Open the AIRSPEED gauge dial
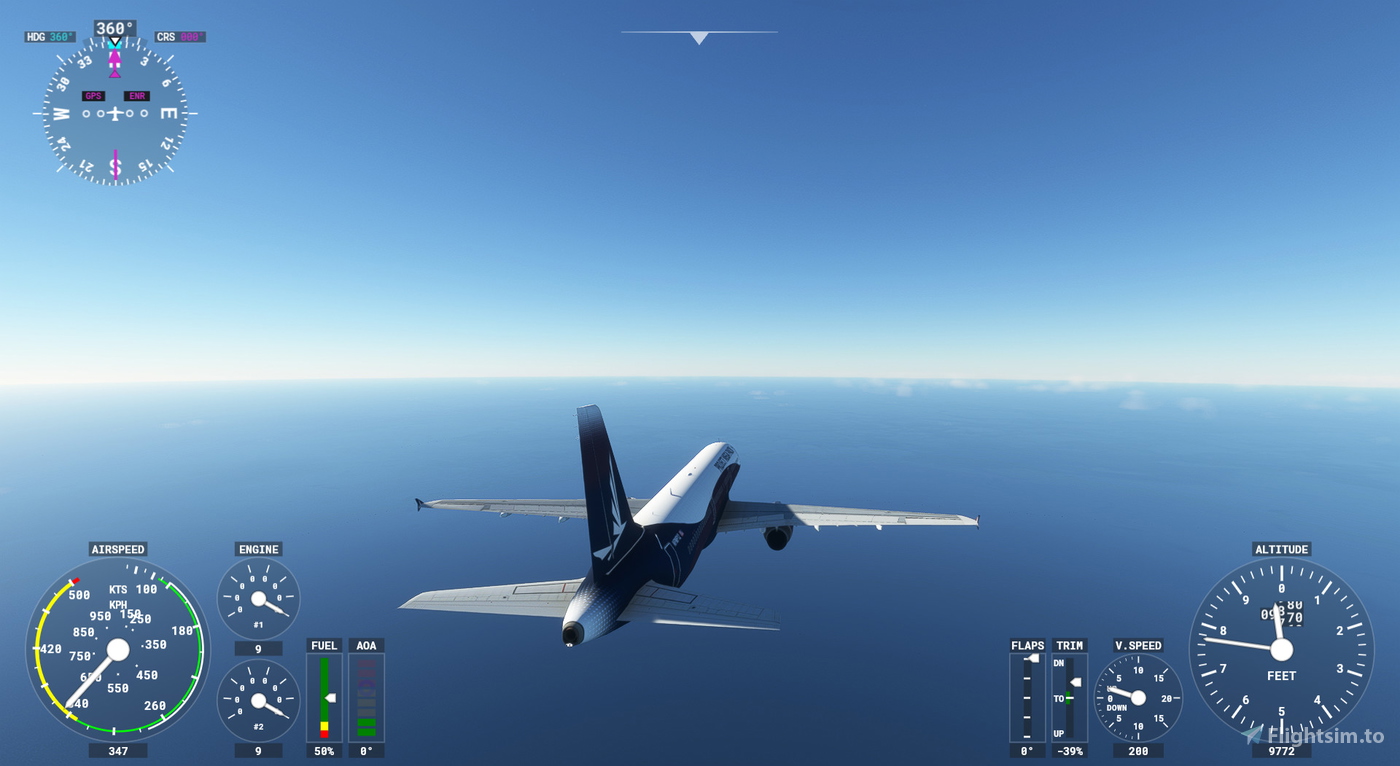The width and height of the screenshot is (1400, 766). 118,650
